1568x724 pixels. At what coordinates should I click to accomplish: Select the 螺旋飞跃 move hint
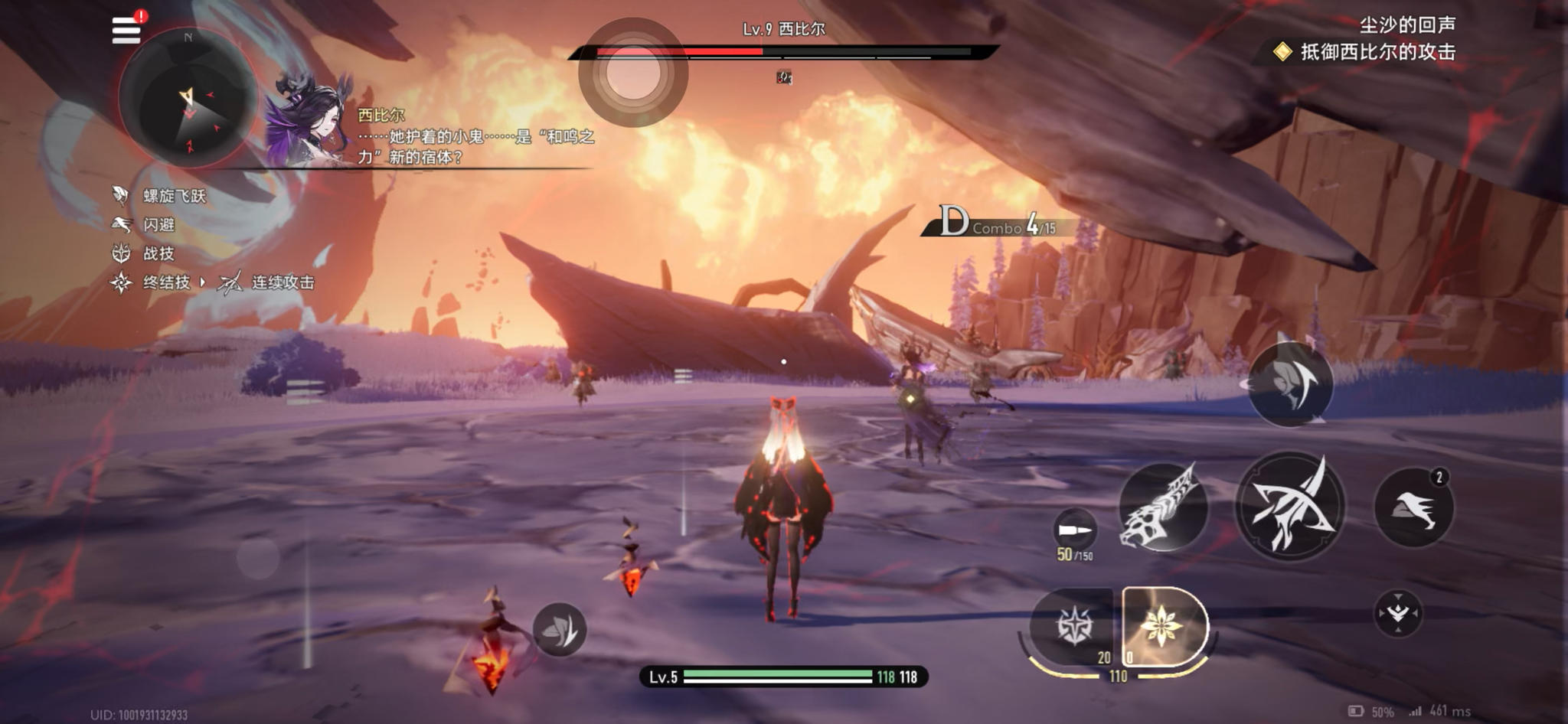click(x=174, y=196)
